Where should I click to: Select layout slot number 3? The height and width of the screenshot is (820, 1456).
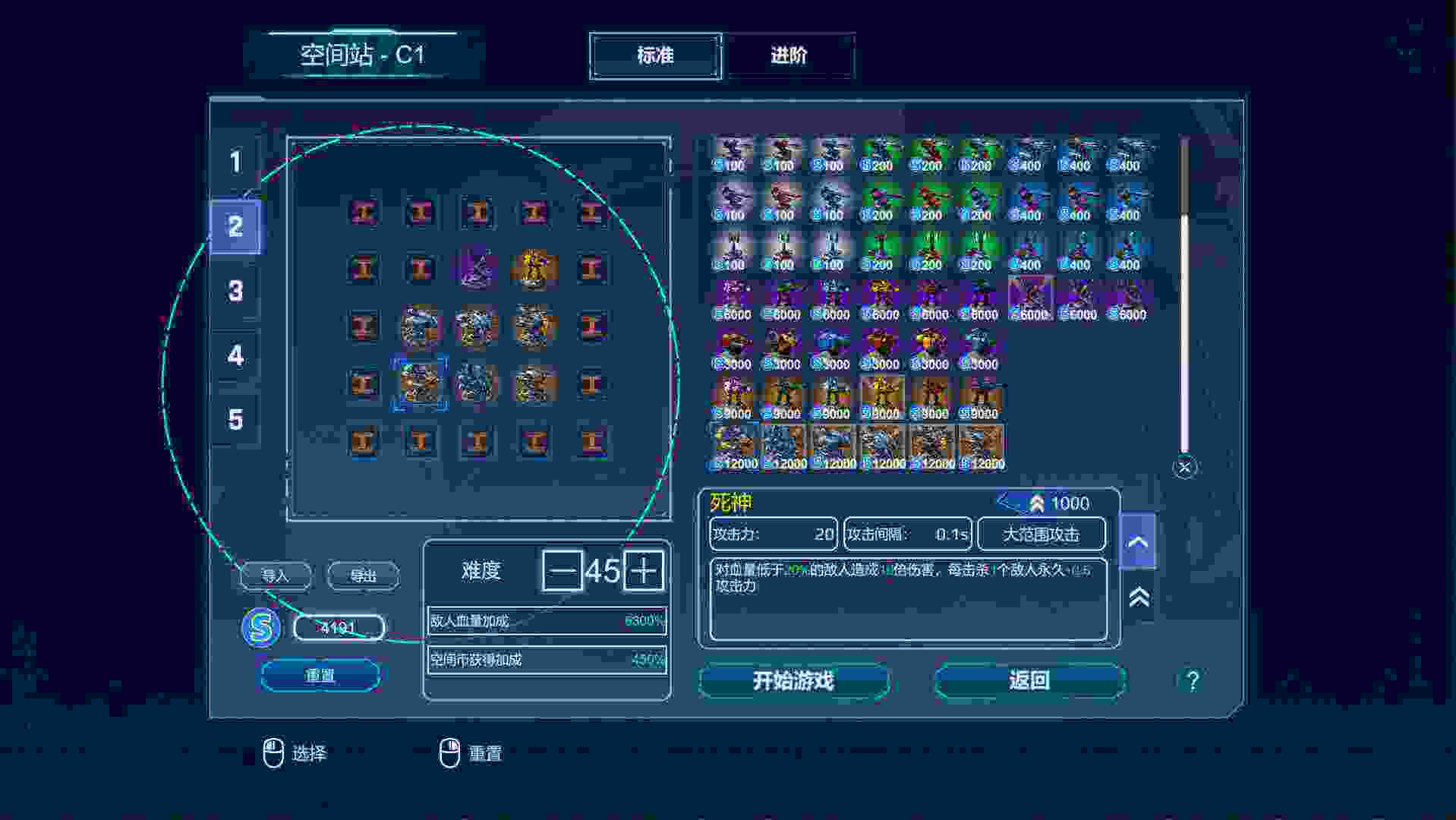[x=235, y=291]
